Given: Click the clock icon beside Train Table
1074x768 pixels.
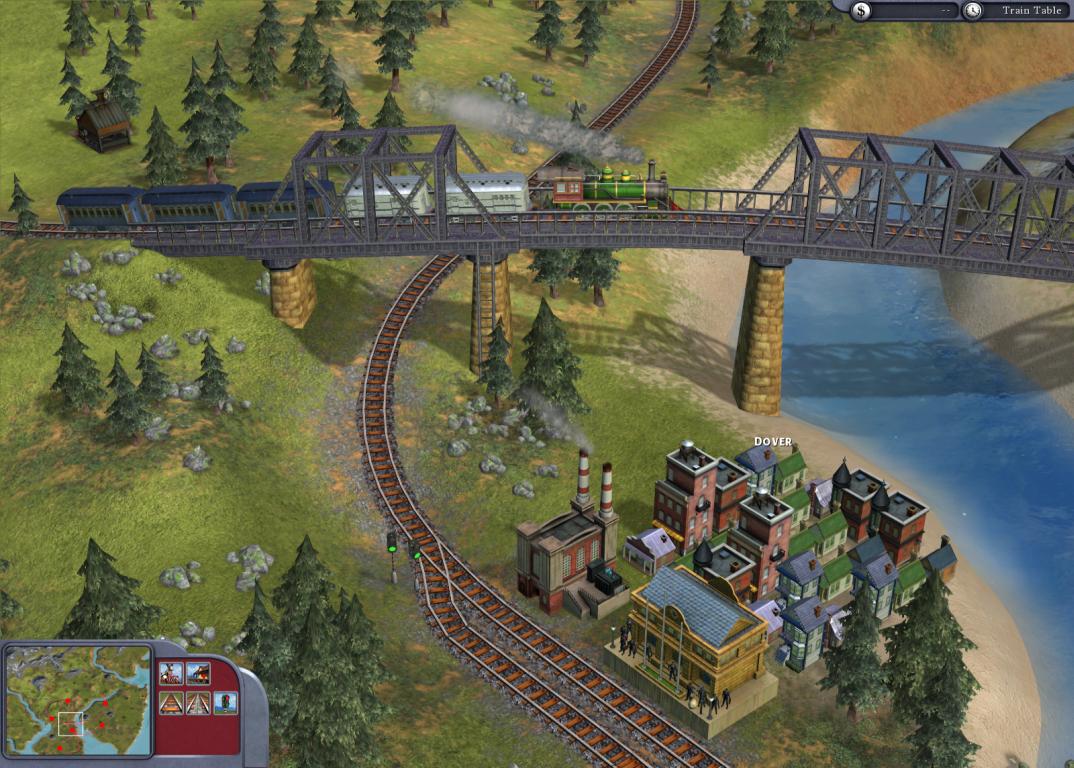Looking at the screenshot, I should tap(973, 11).
